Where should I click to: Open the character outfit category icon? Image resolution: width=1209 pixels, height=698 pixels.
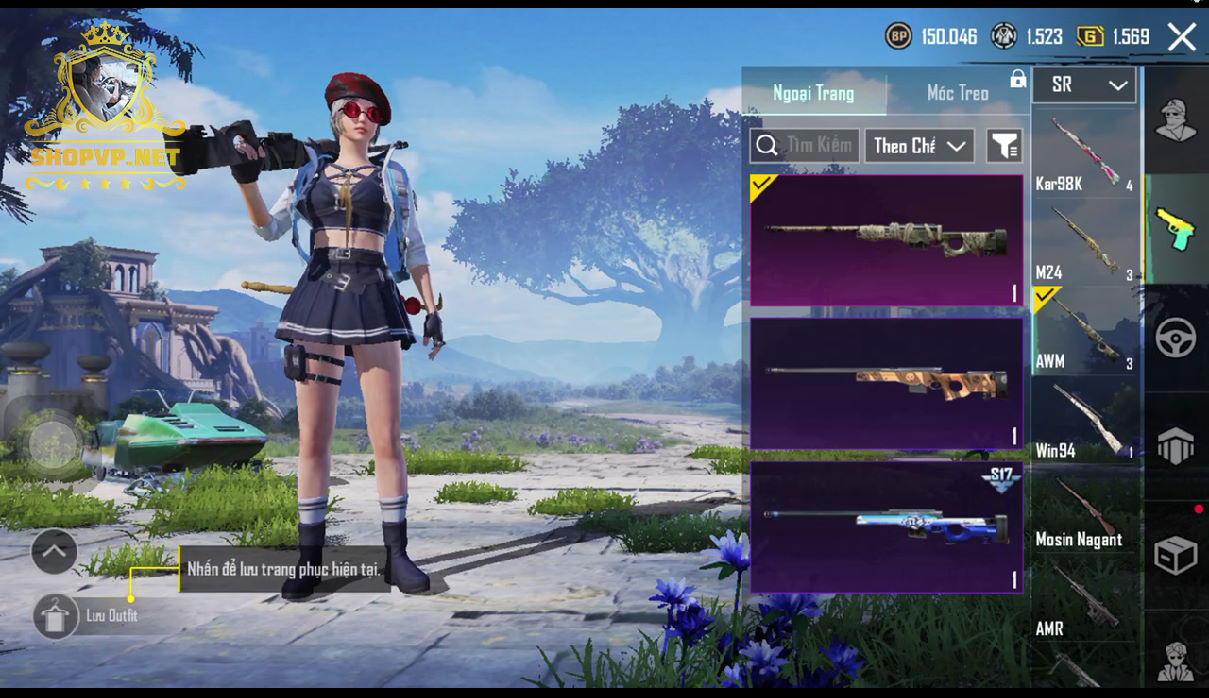point(1176,122)
